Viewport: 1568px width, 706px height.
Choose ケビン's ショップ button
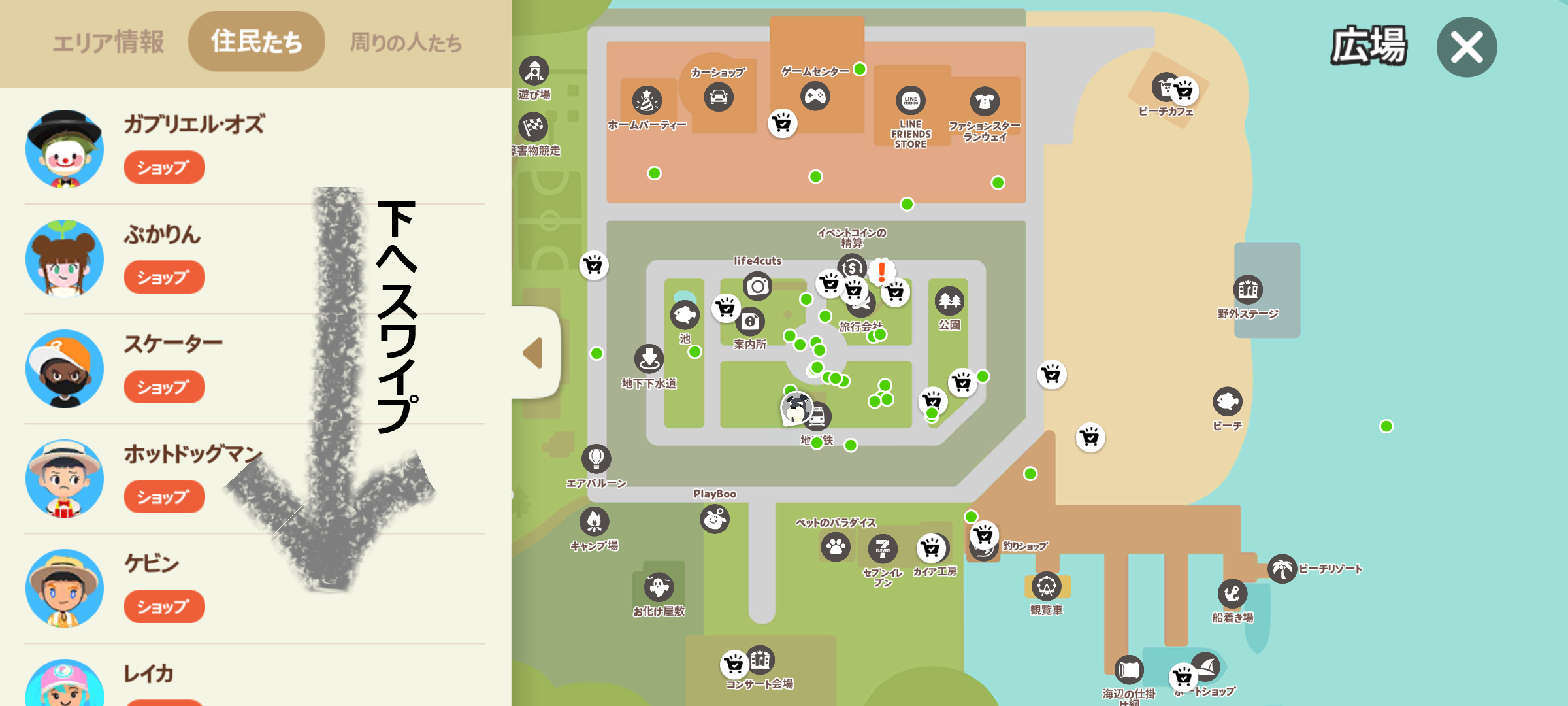[x=164, y=607]
